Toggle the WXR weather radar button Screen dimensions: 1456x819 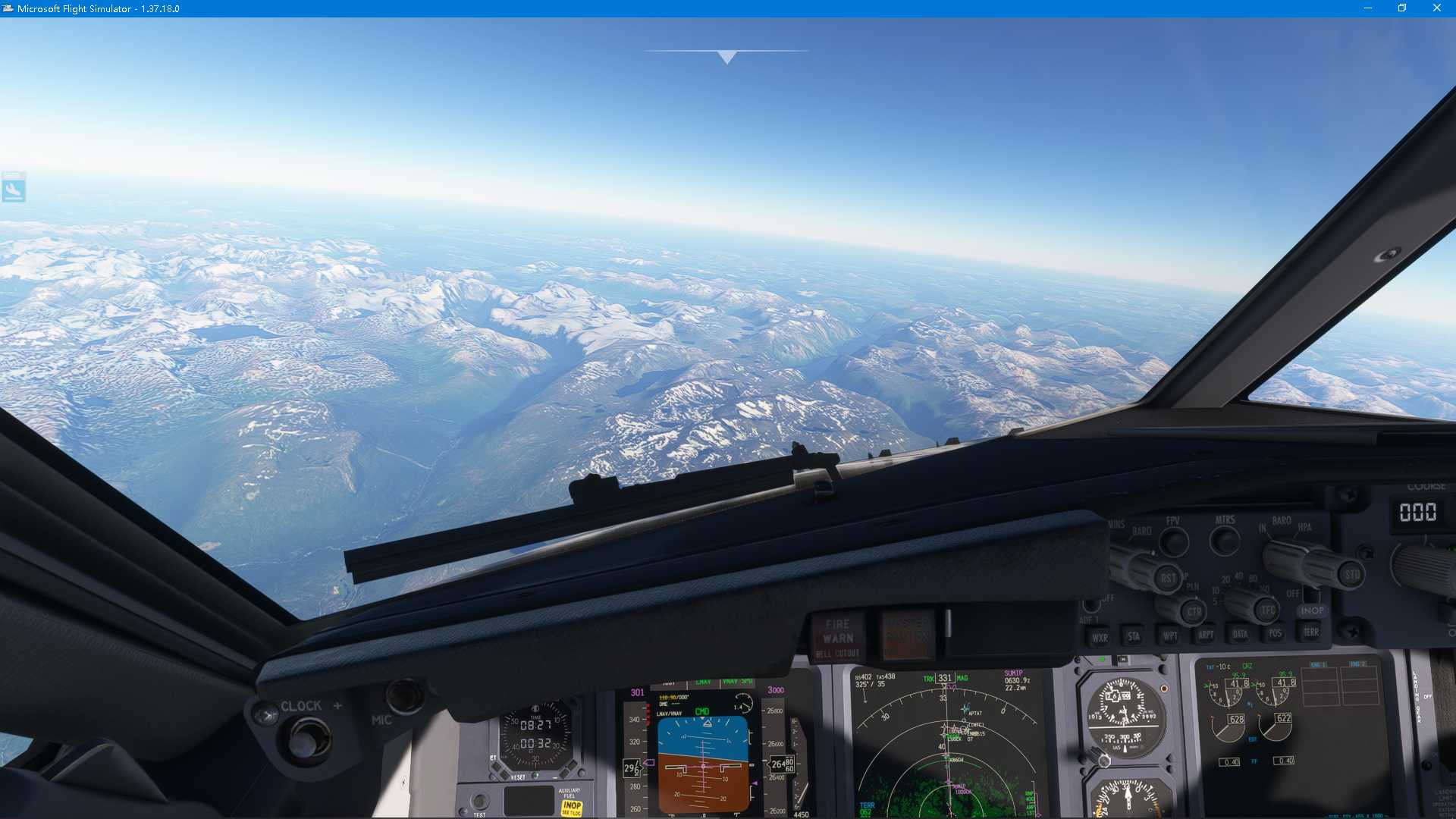pos(1100,638)
